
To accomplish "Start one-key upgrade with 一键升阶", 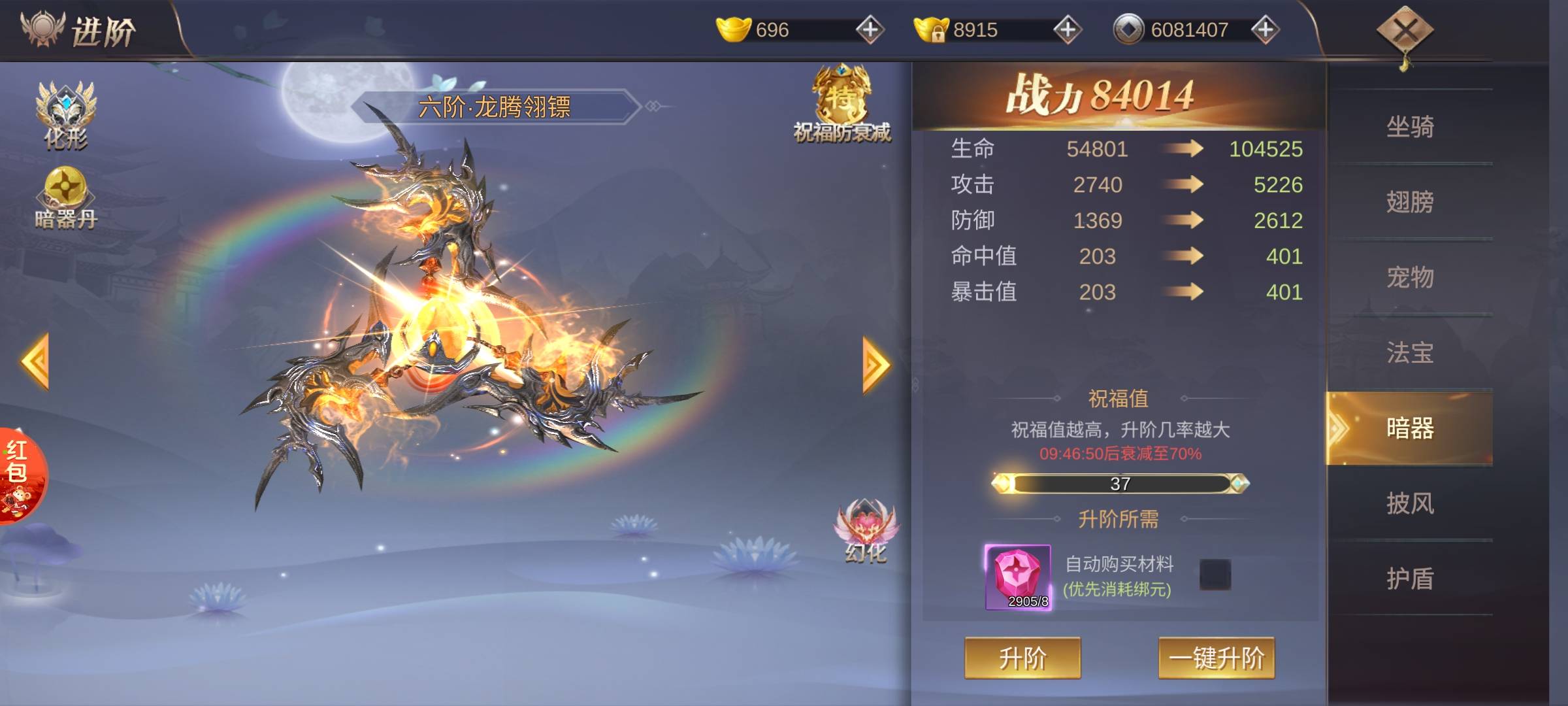I will (1216, 658).
